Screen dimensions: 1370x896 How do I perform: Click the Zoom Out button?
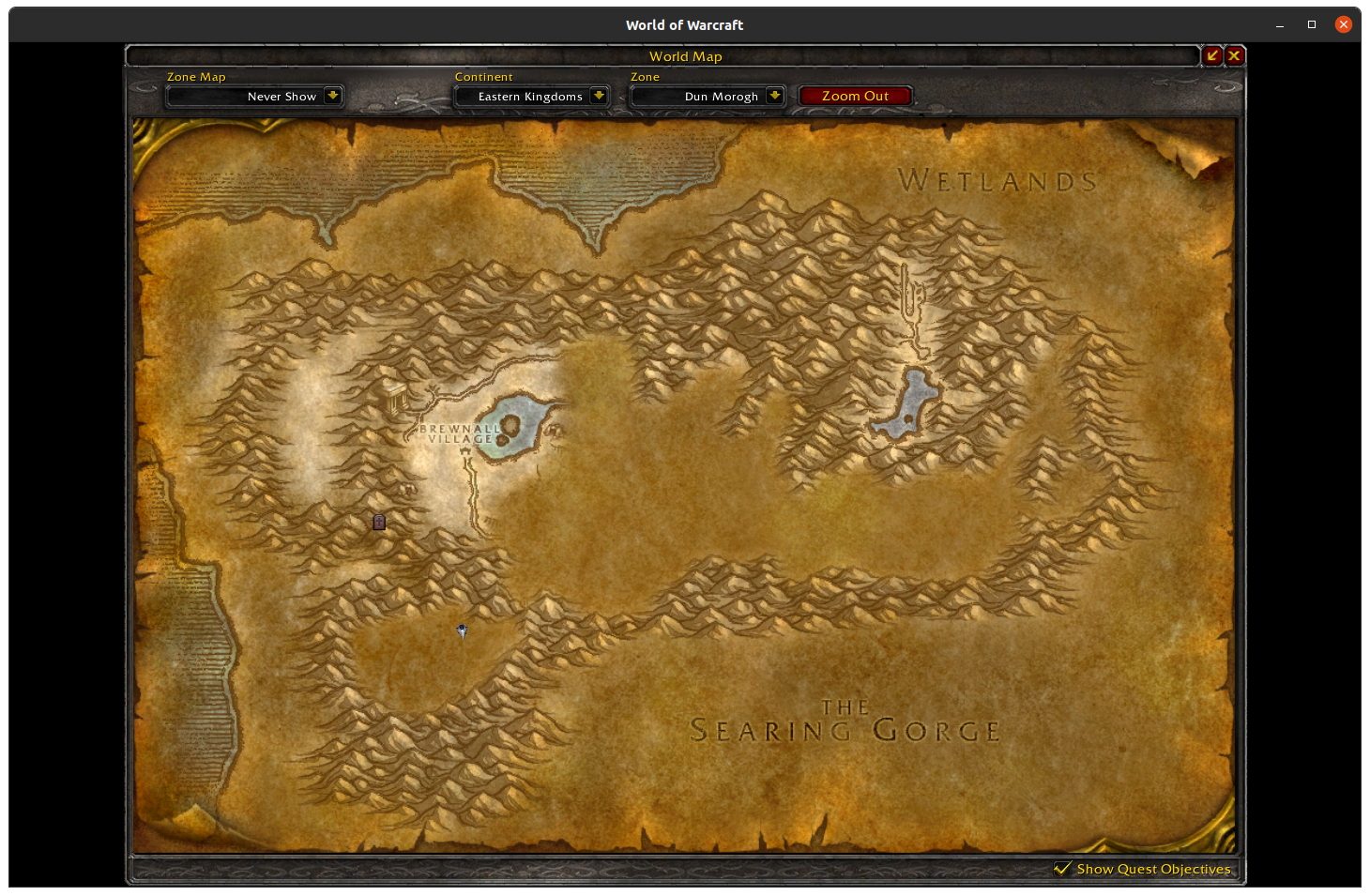855,95
